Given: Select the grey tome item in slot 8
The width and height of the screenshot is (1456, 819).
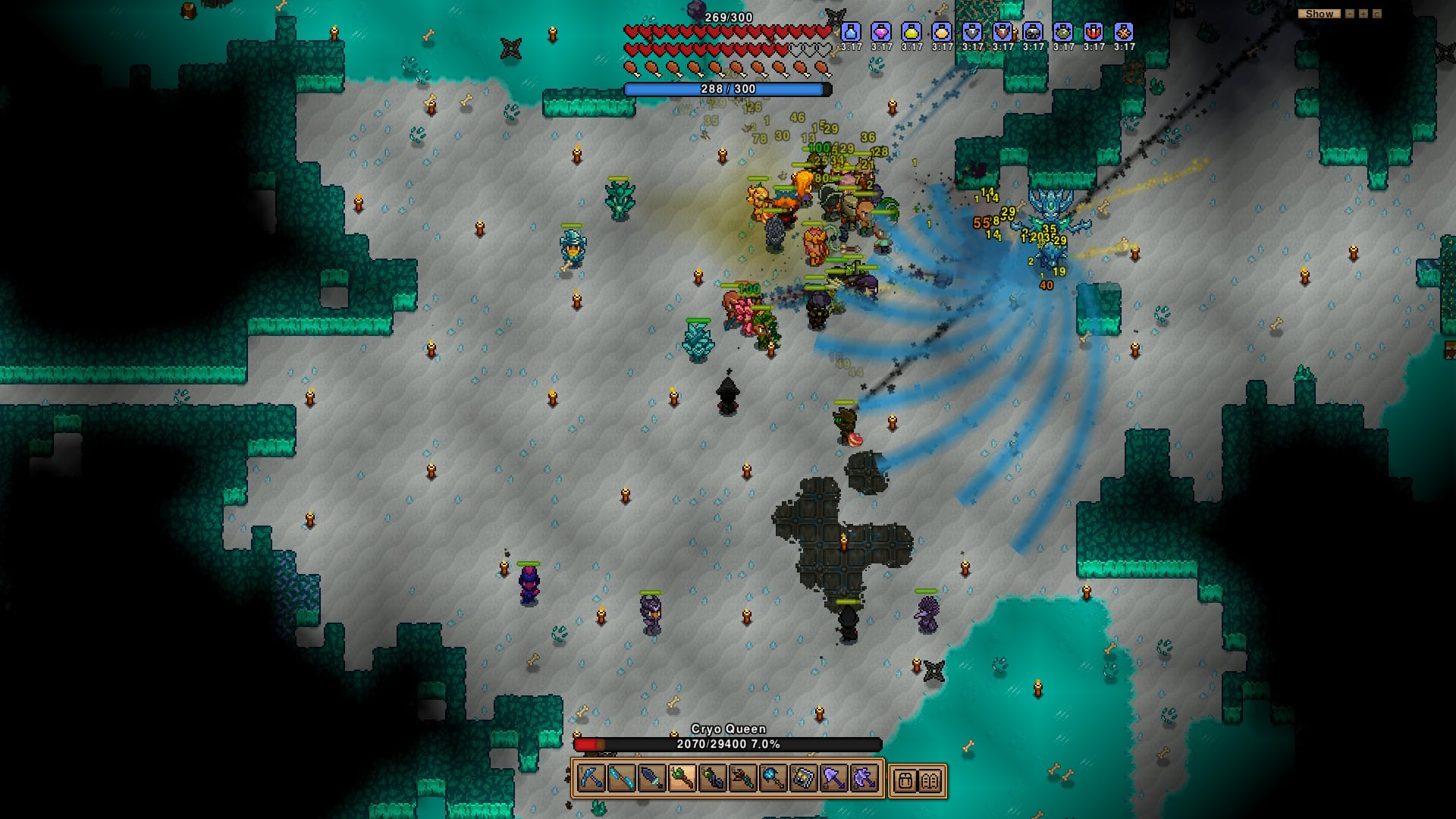Looking at the screenshot, I should (803, 779).
